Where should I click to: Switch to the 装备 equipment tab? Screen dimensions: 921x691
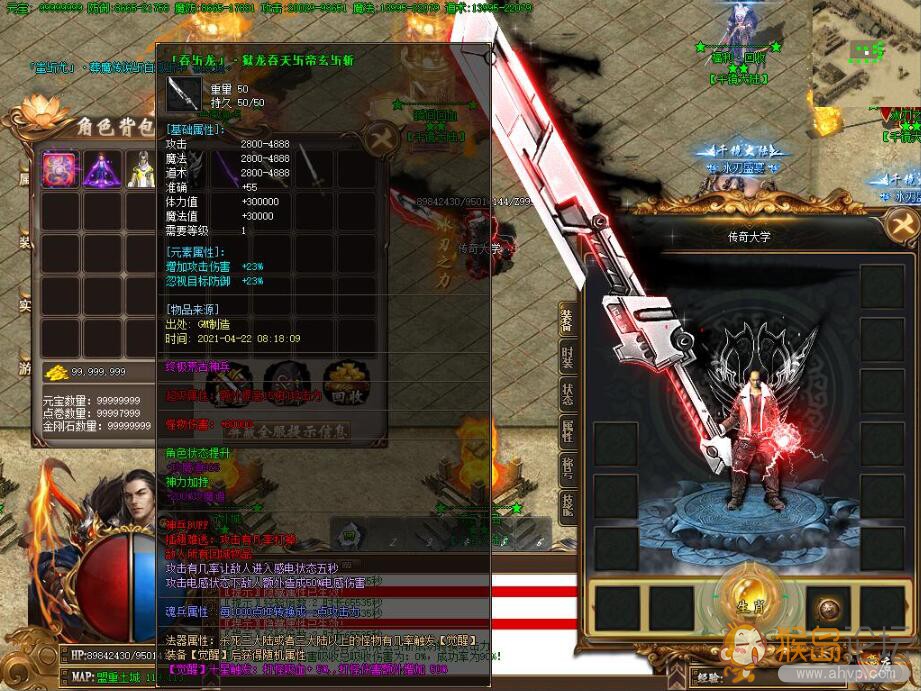point(567,321)
